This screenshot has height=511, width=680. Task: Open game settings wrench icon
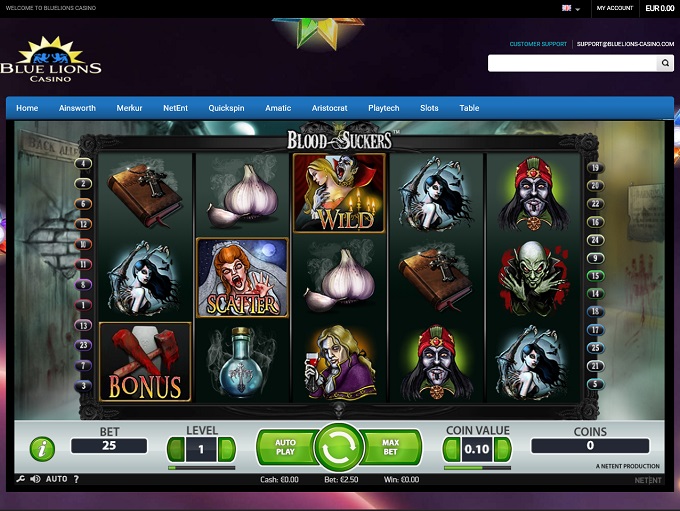[22, 479]
